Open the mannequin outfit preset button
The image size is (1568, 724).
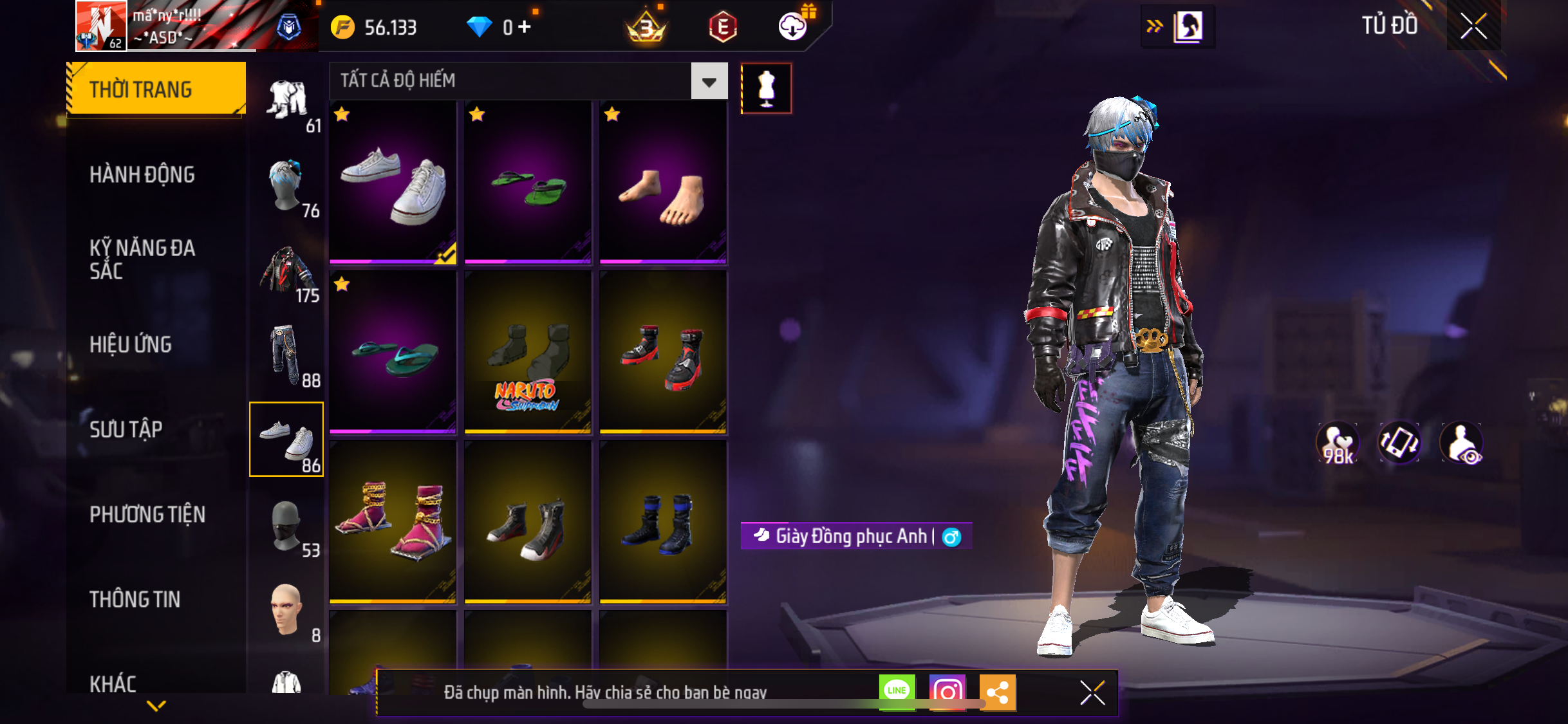pyautogui.click(x=766, y=88)
